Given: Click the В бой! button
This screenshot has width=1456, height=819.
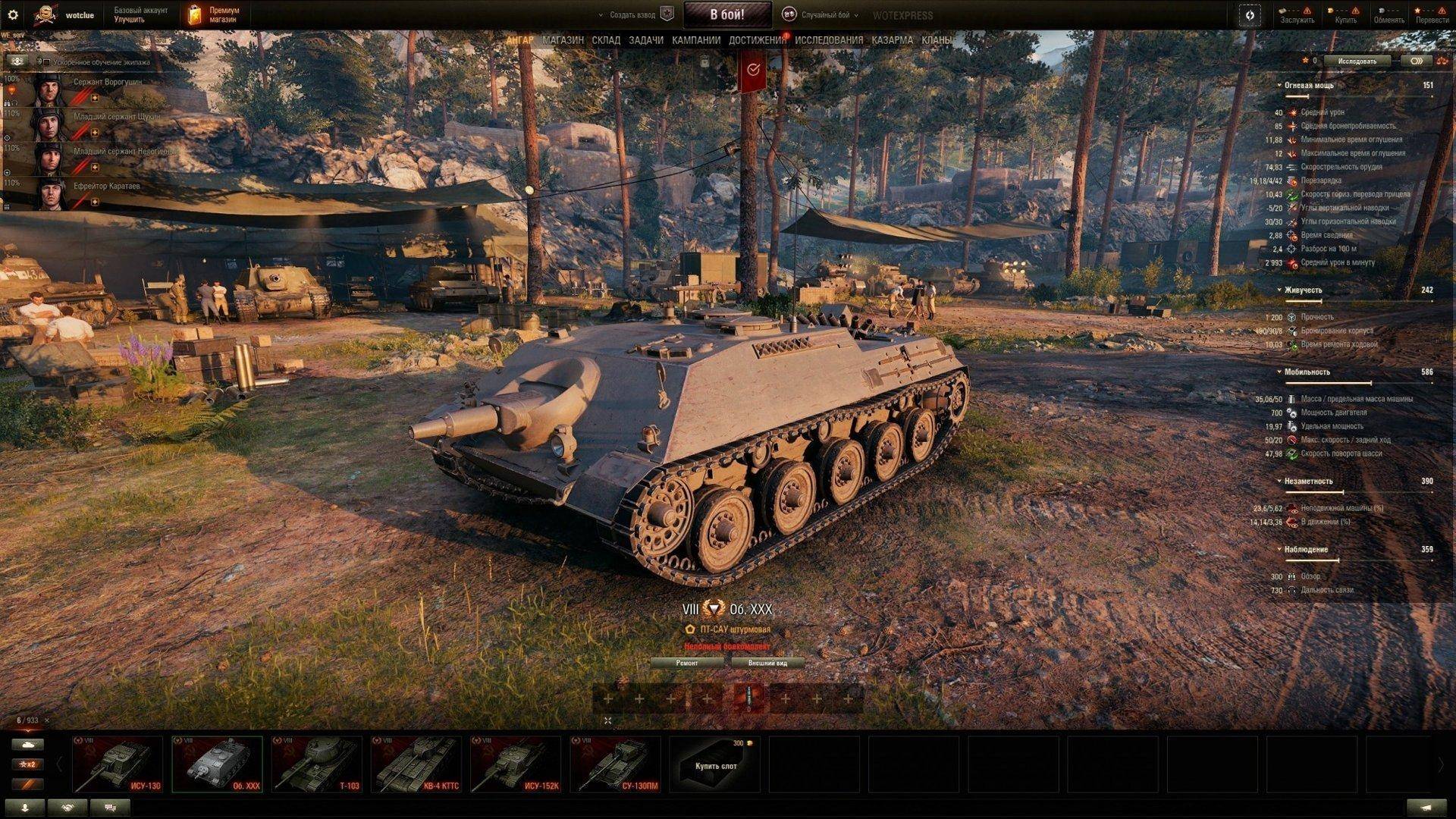Looking at the screenshot, I should 726,13.
